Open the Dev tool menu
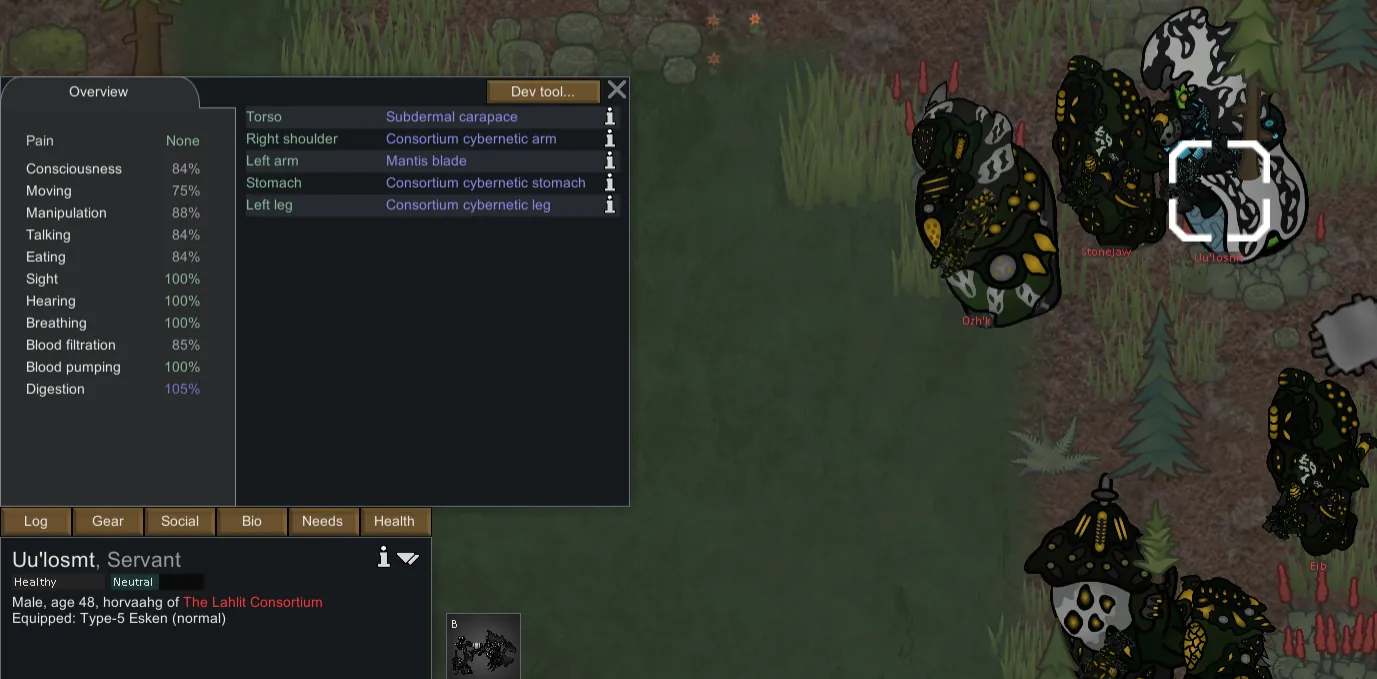 click(x=543, y=92)
